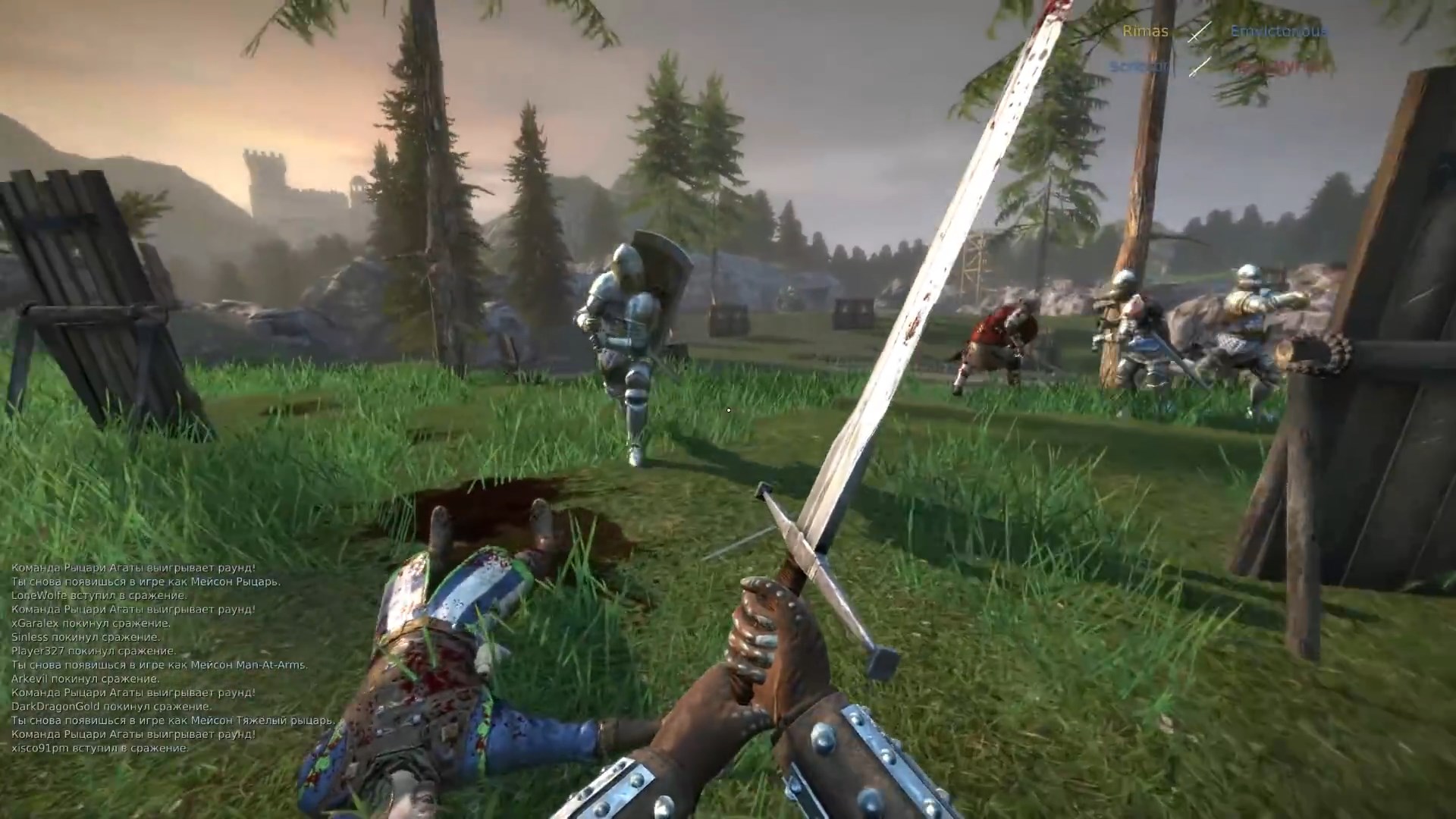Click the line 'xGaralex покинул сражение'
Screen dimensions: 1456x819
89,624
